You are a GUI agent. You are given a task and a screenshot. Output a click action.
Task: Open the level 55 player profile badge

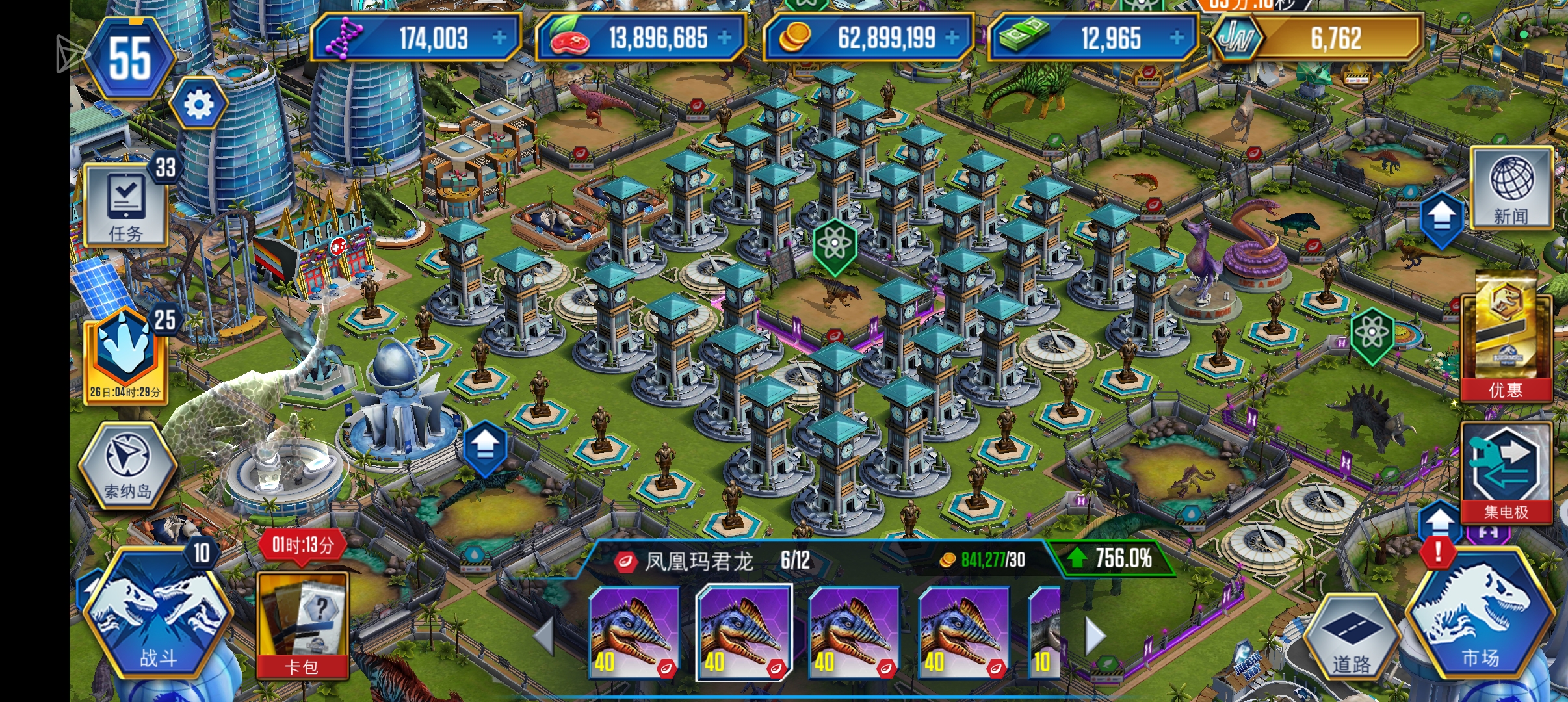(x=130, y=58)
